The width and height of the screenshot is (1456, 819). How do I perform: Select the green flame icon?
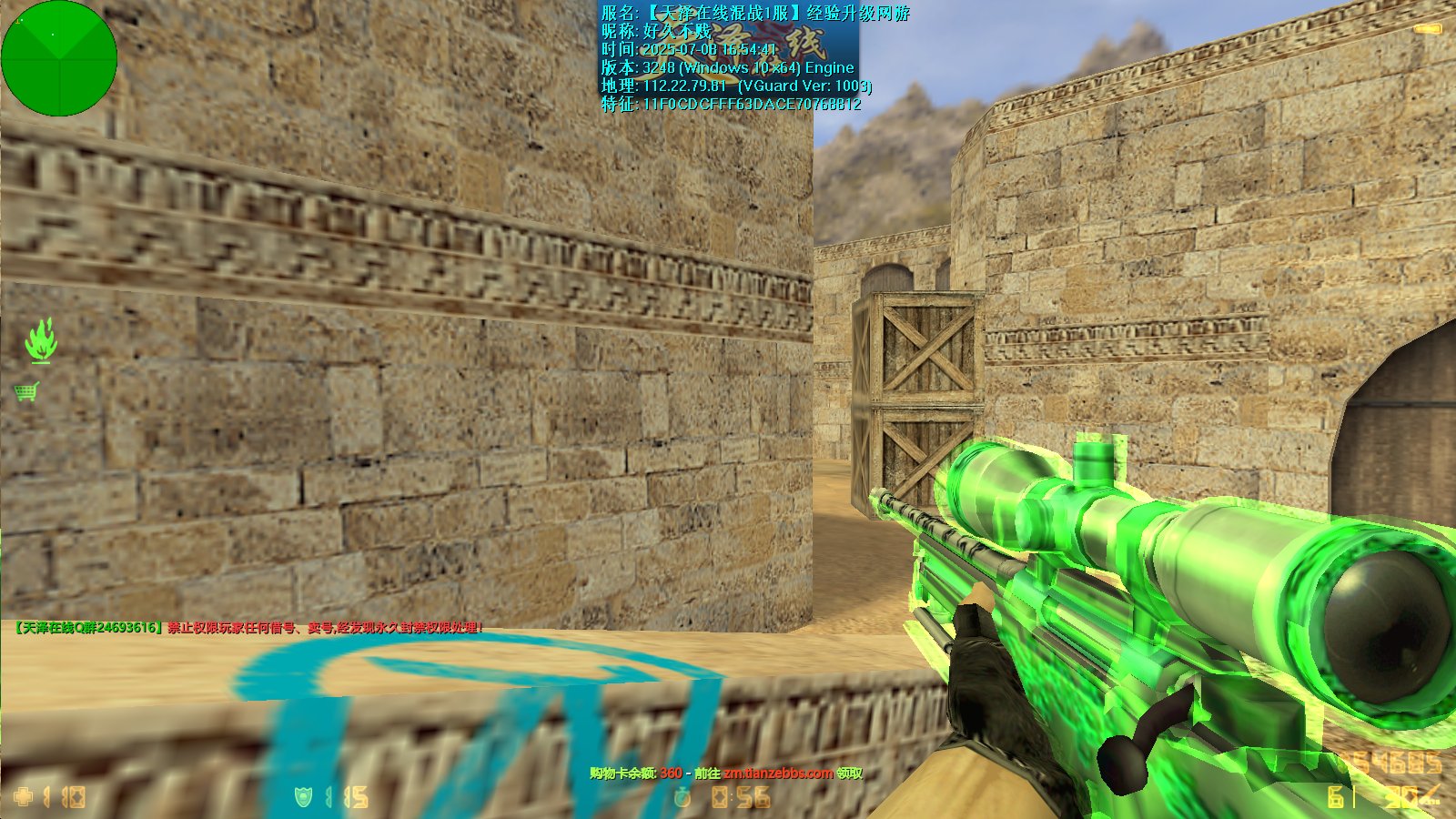(40, 339)
